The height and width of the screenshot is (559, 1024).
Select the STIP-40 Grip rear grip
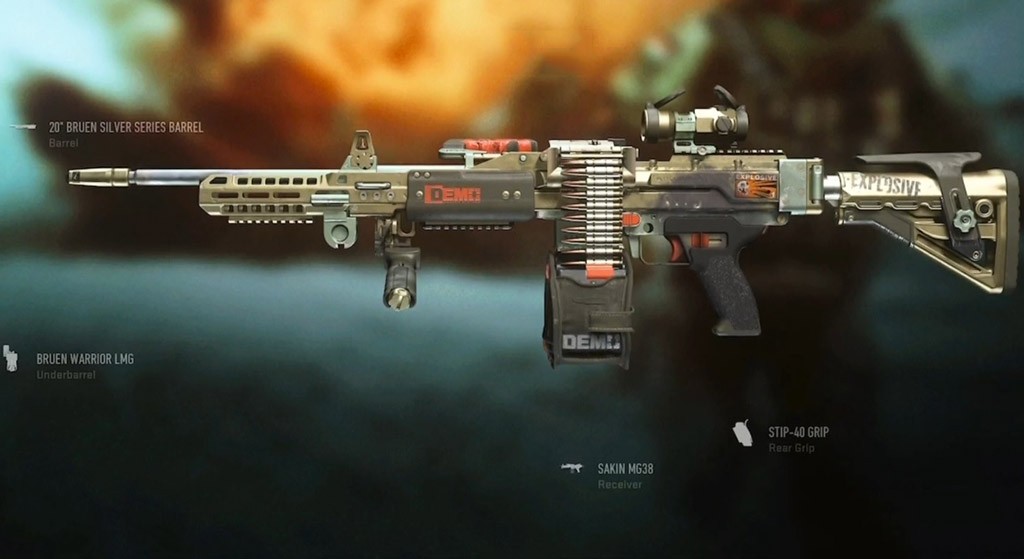798,433
